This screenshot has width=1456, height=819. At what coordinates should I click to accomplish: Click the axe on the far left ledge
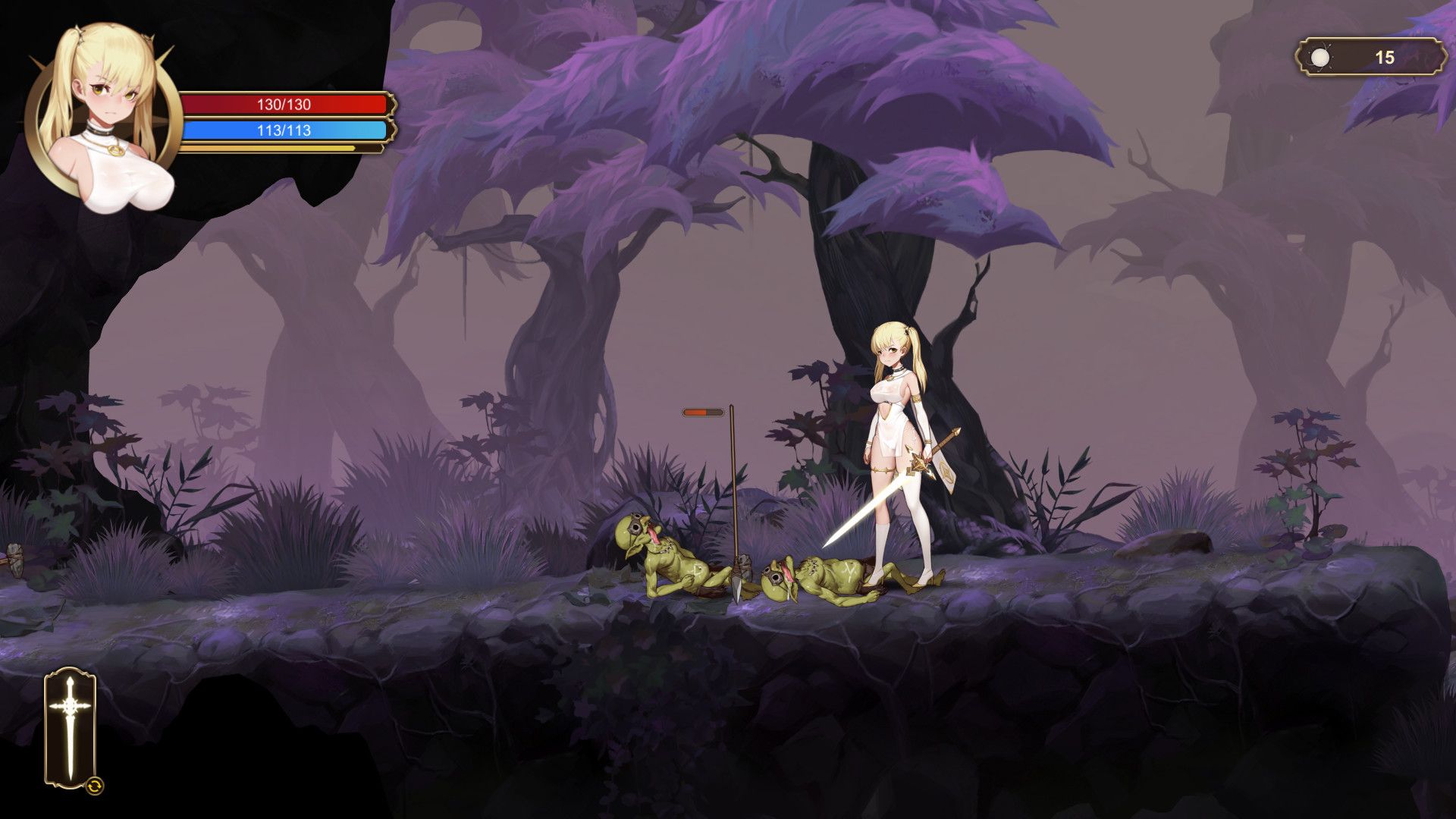tap(15, 560)
